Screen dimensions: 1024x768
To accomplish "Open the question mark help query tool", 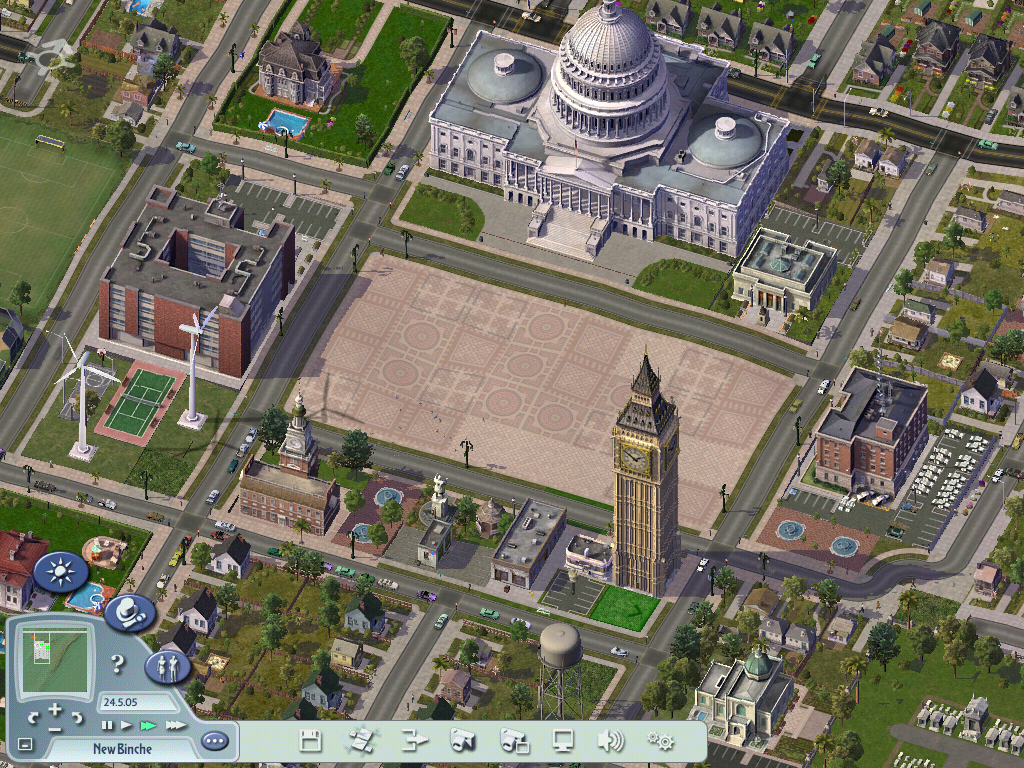I will [x=117, y=663].
